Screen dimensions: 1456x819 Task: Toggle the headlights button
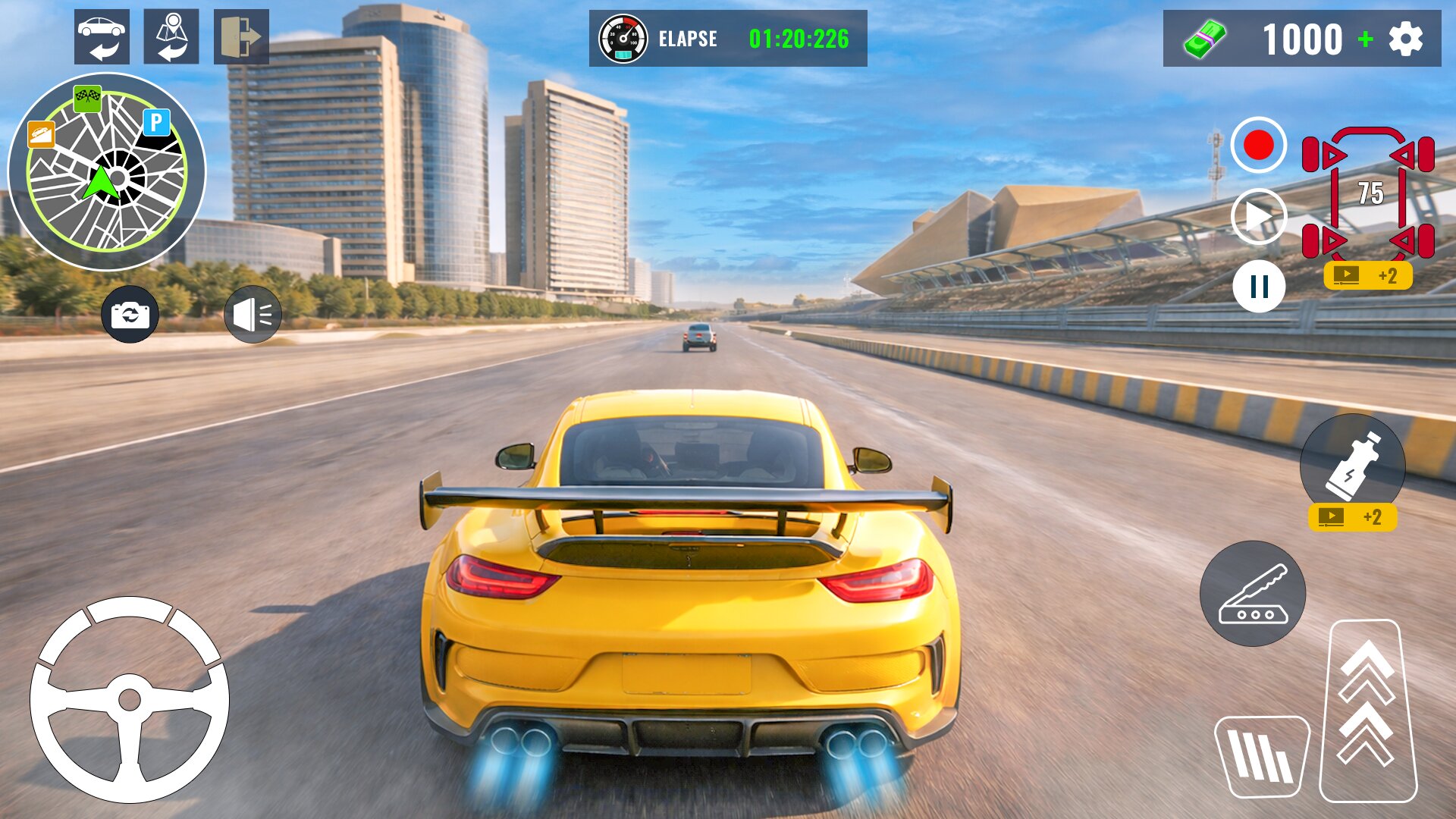click(253, 314)
